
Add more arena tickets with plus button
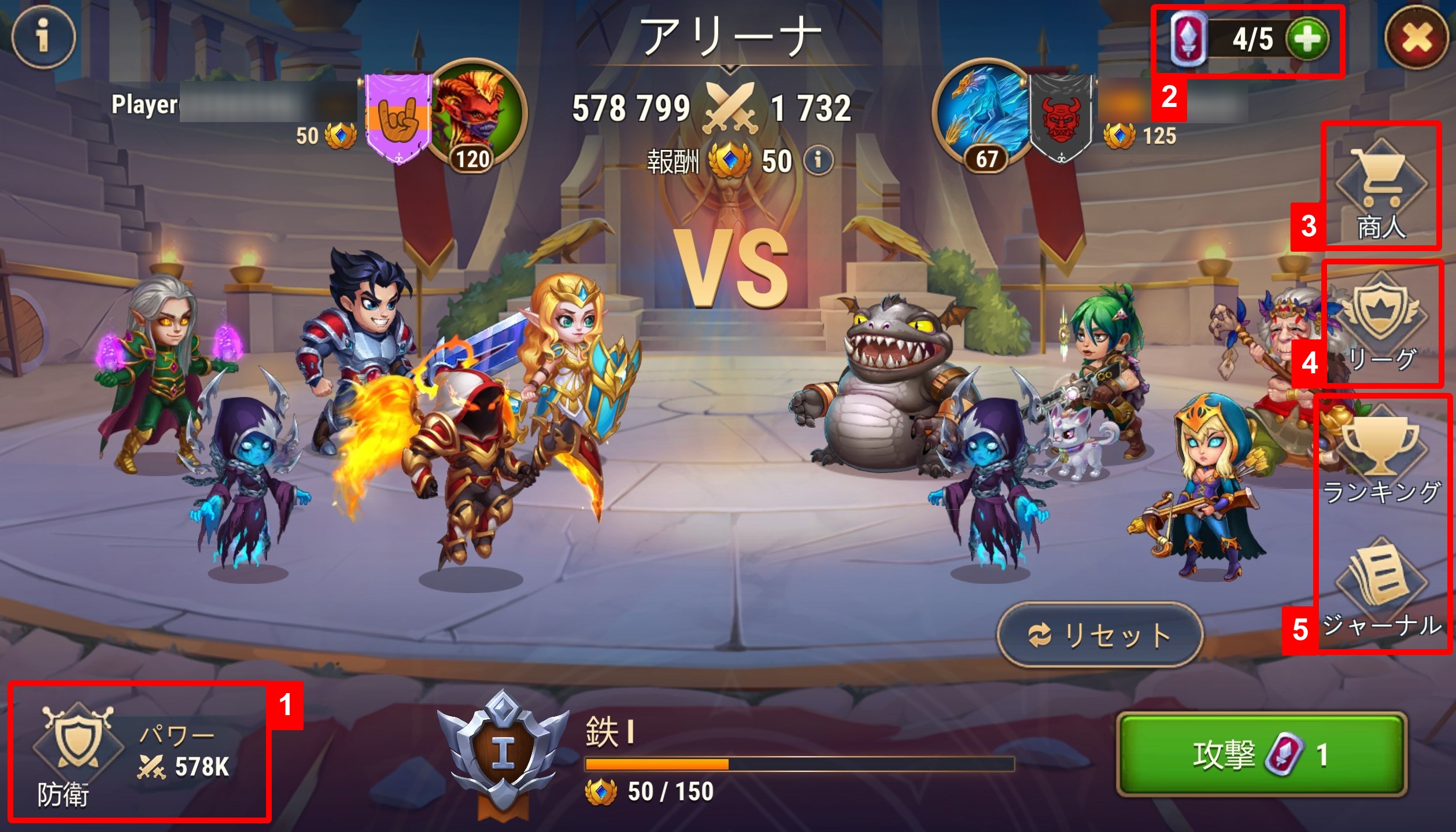(1307, 39)
